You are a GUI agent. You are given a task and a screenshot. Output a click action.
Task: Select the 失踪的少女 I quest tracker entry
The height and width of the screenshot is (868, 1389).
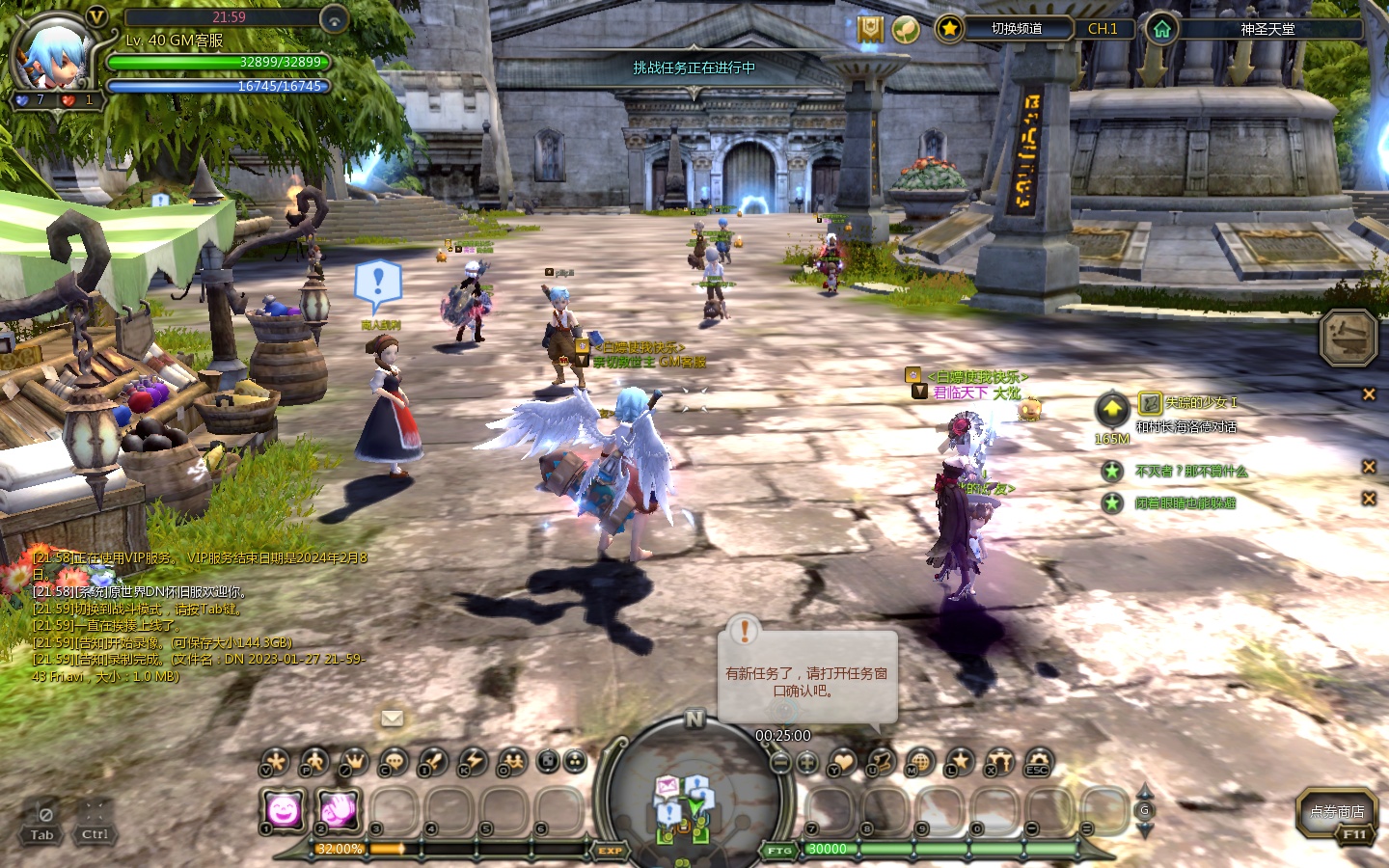click(1200, 403)
